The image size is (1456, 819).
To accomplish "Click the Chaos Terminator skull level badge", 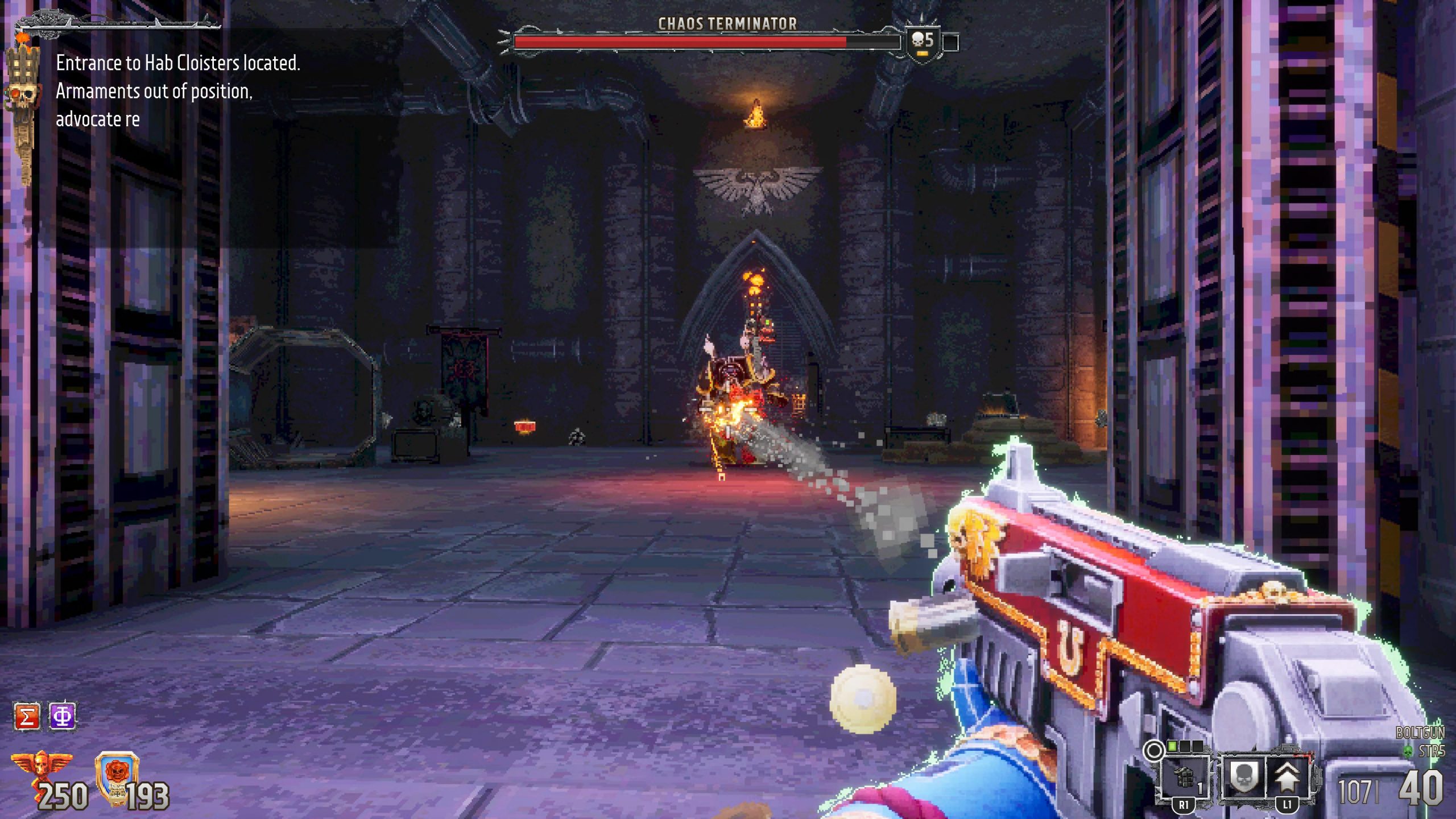I will pos(922,42).
